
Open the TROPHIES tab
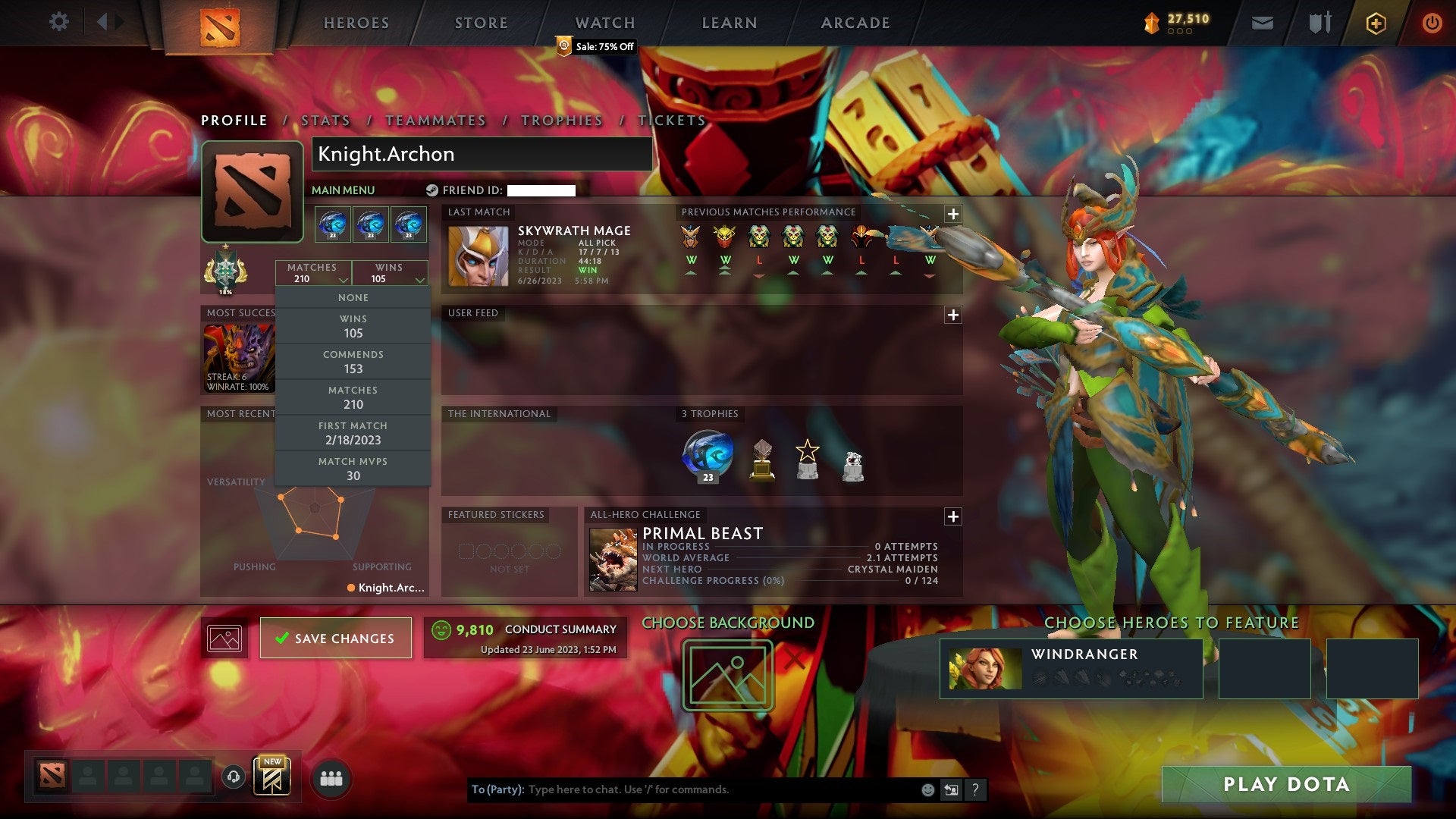(561, 120)
